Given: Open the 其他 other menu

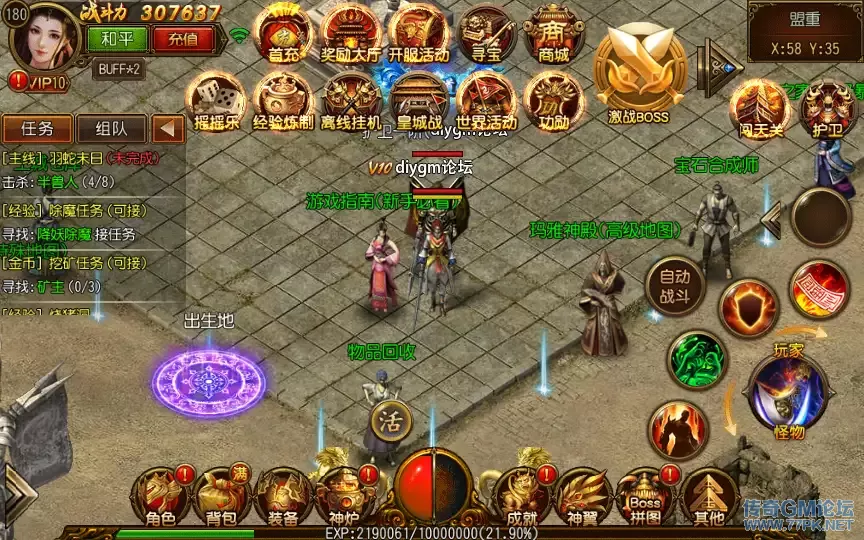Looking at the screenshot, I should pos(707,498).
